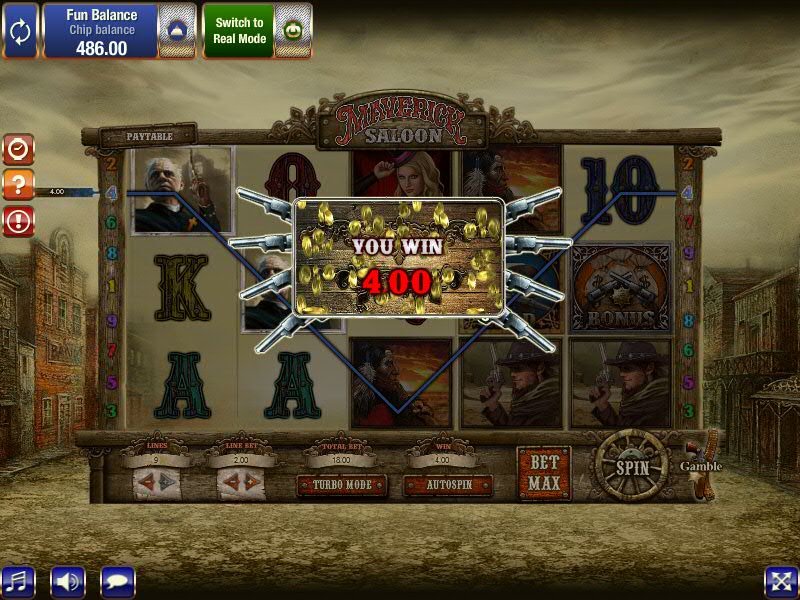
Task: Click the red exclamation mark icon
Action: pyautogui.click(x=19, y=220)
